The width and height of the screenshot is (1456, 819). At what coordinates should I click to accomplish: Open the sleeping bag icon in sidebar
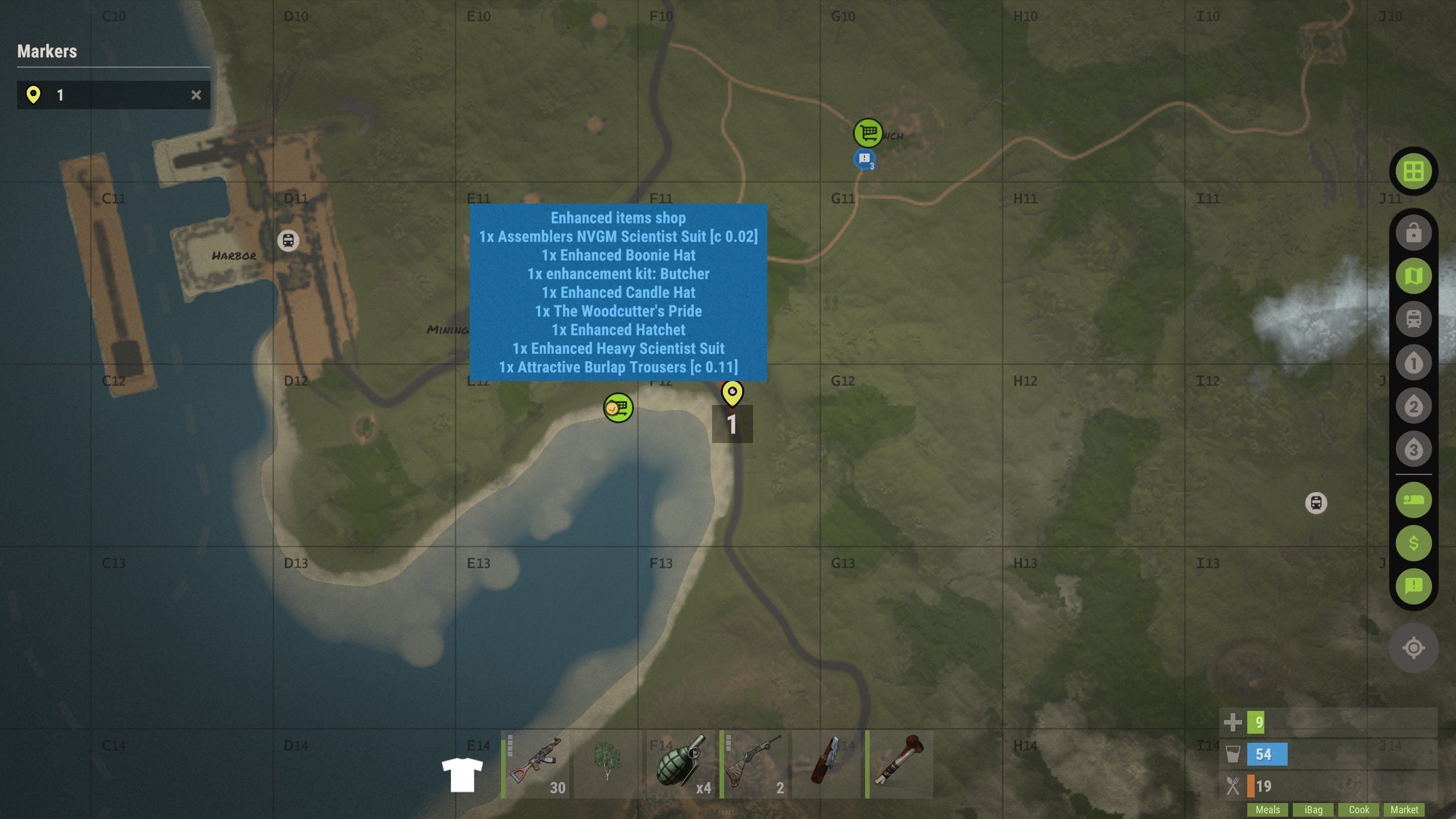coord(1413,500)
